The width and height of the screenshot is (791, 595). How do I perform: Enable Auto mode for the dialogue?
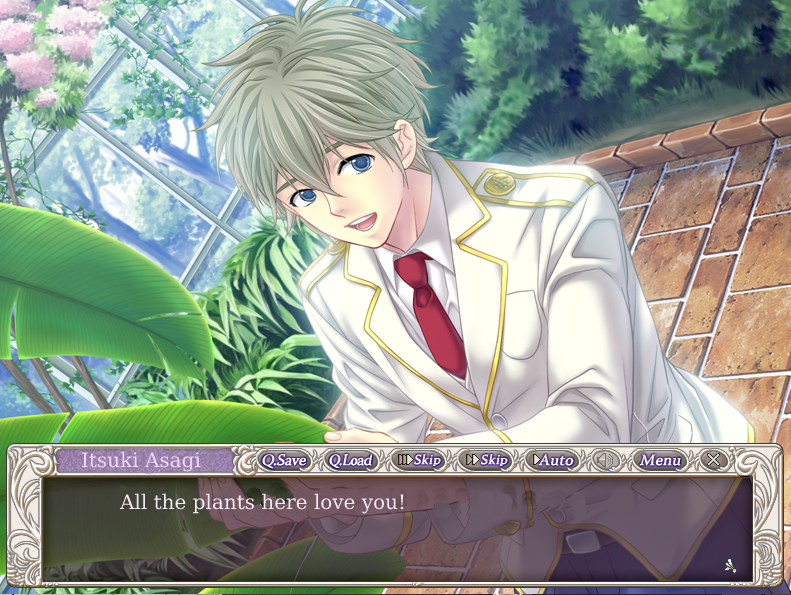[554, 460]
